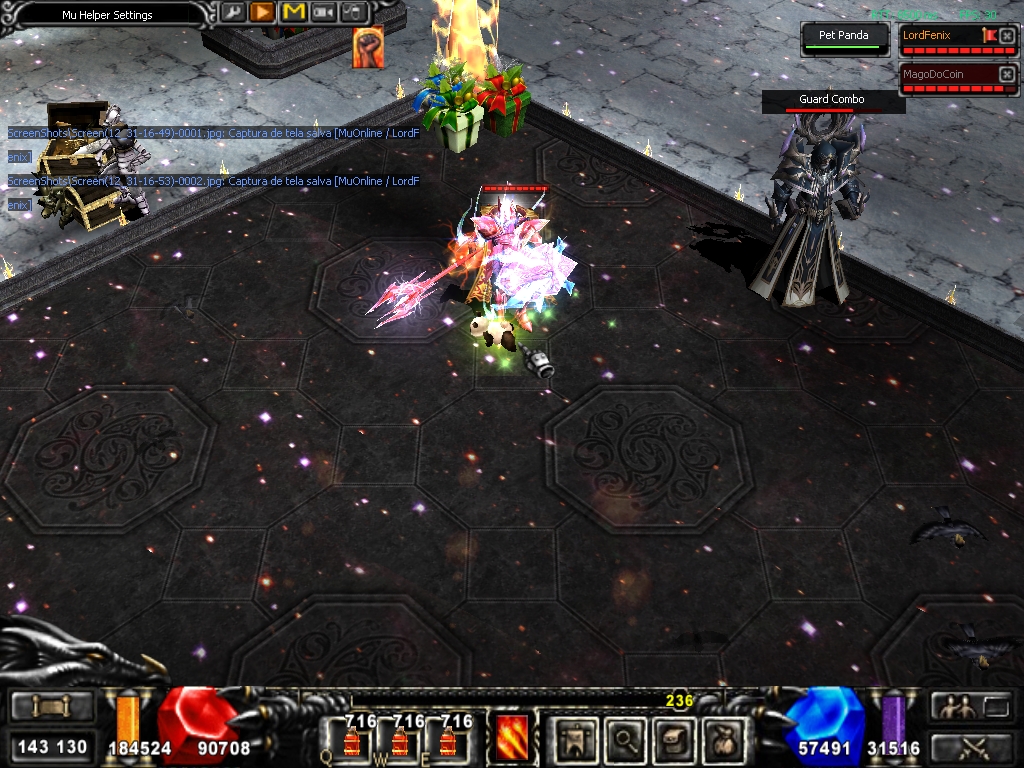This screenshot has width=1024, height=768.
Task: Select the flaming fist buff icon
Action: click(x=367, y=48)
